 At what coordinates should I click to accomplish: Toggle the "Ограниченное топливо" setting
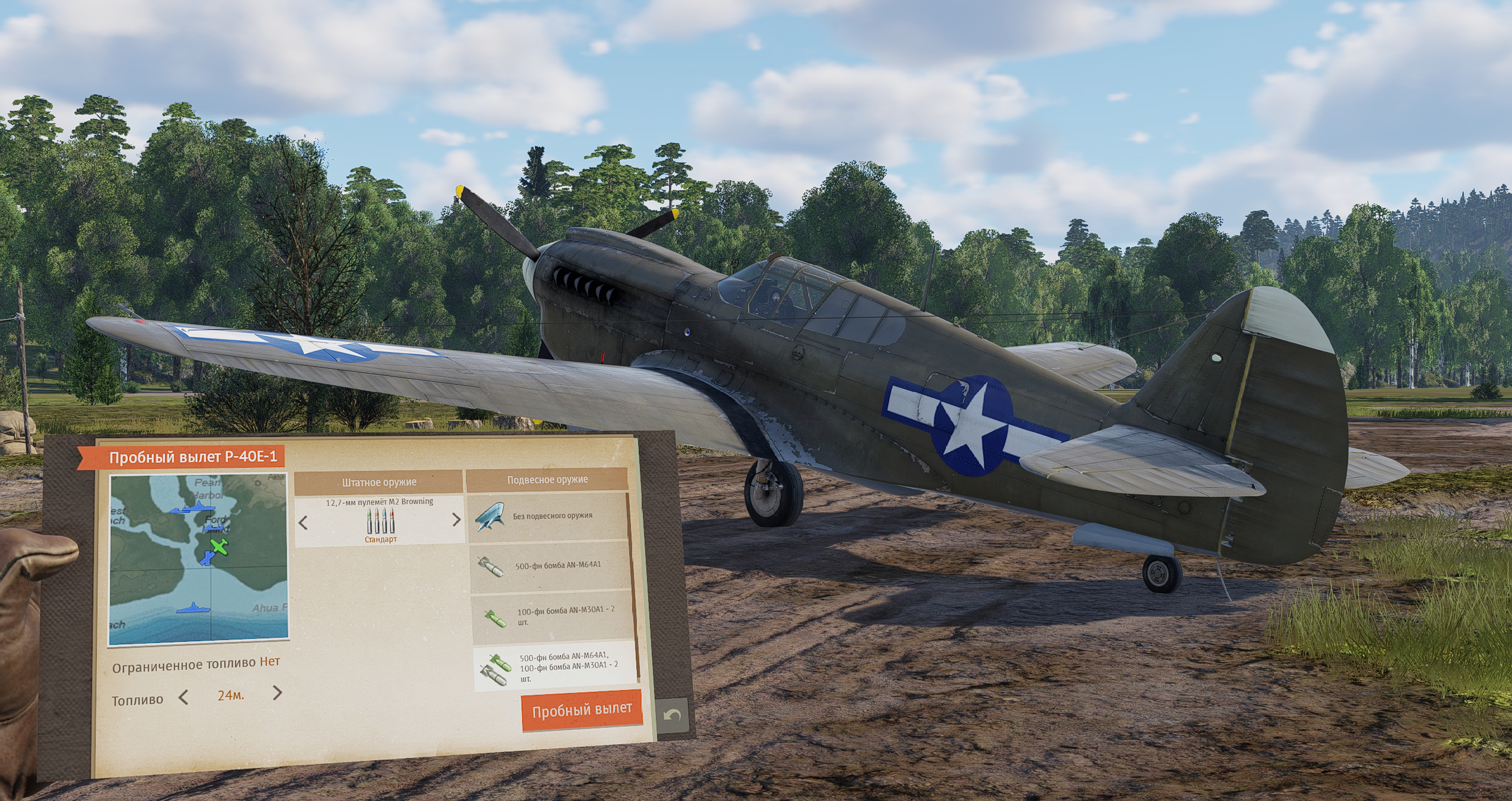pos(269,661)
